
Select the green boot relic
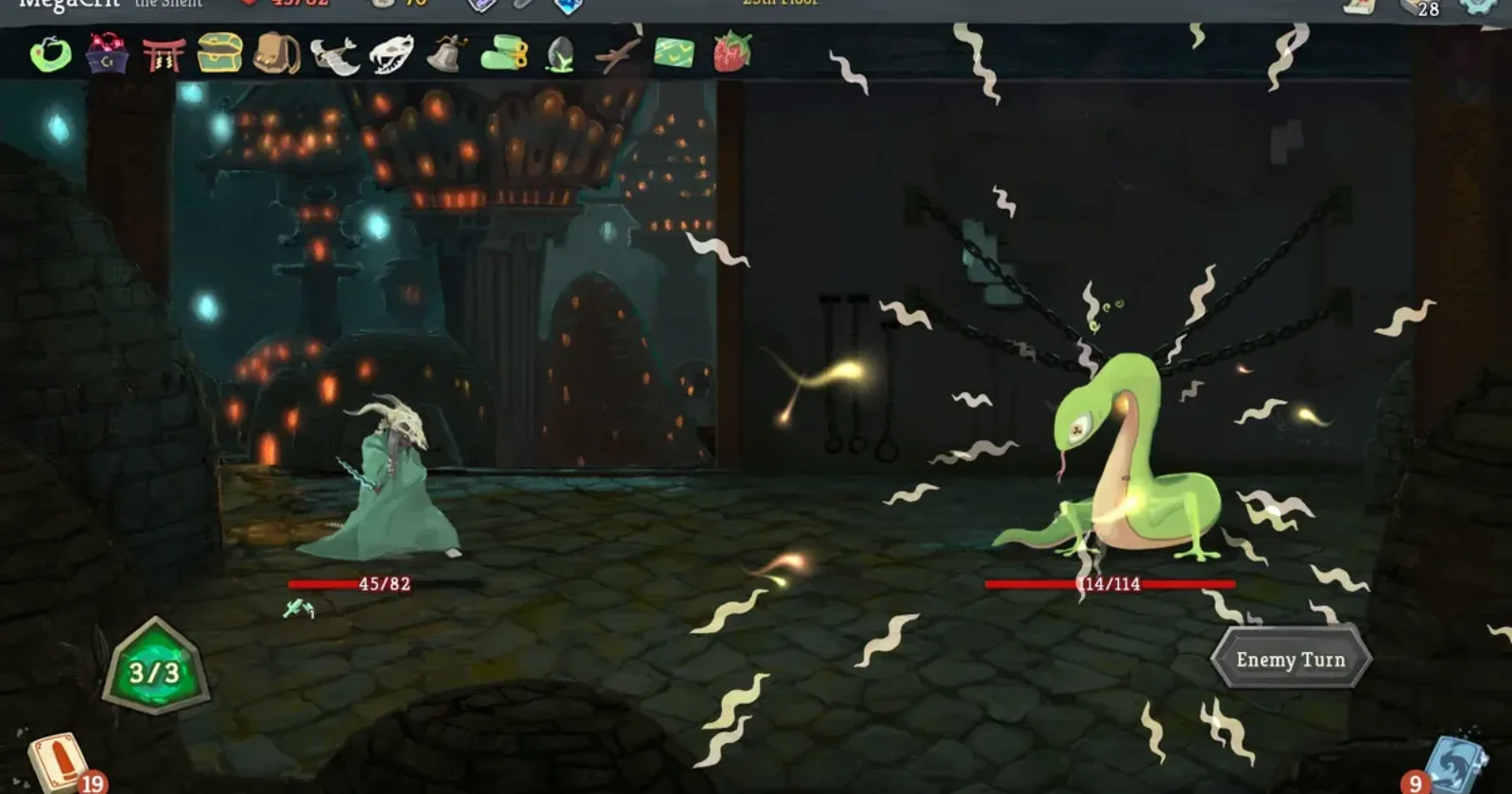(504, 54)
